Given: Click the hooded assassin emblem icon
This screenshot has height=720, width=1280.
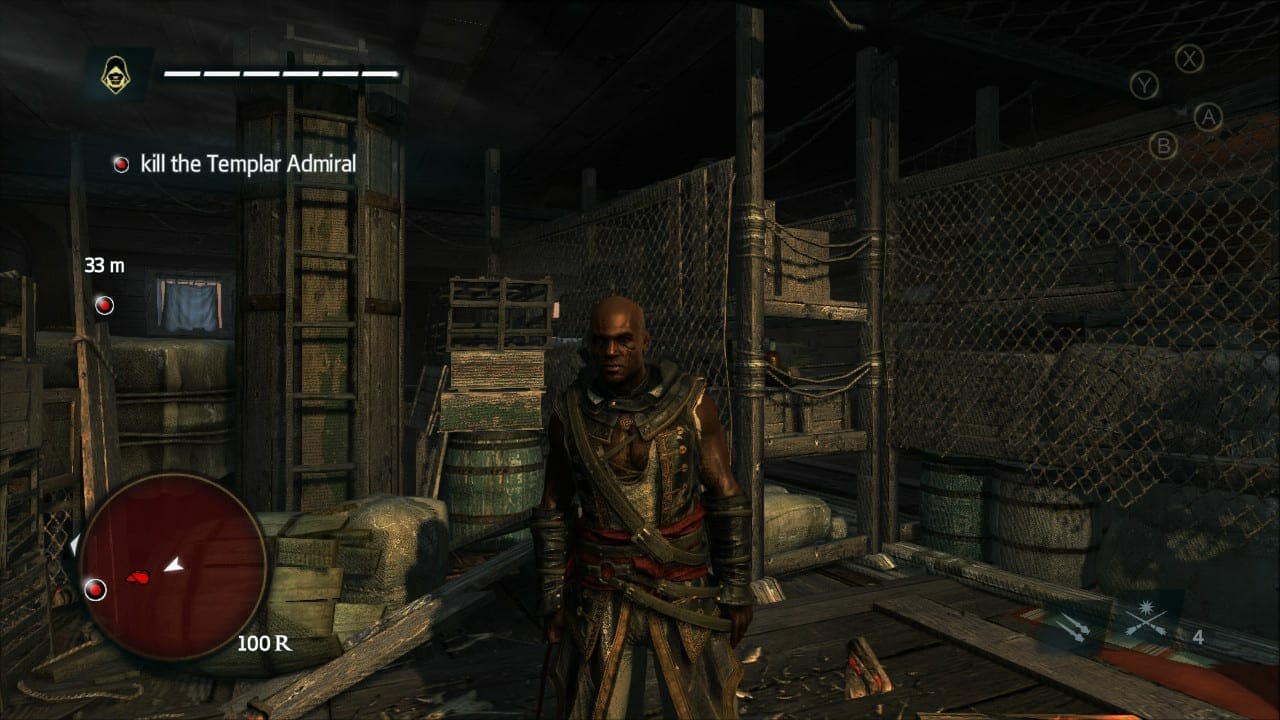Looking at the screenshot, I should coord(117,75).
